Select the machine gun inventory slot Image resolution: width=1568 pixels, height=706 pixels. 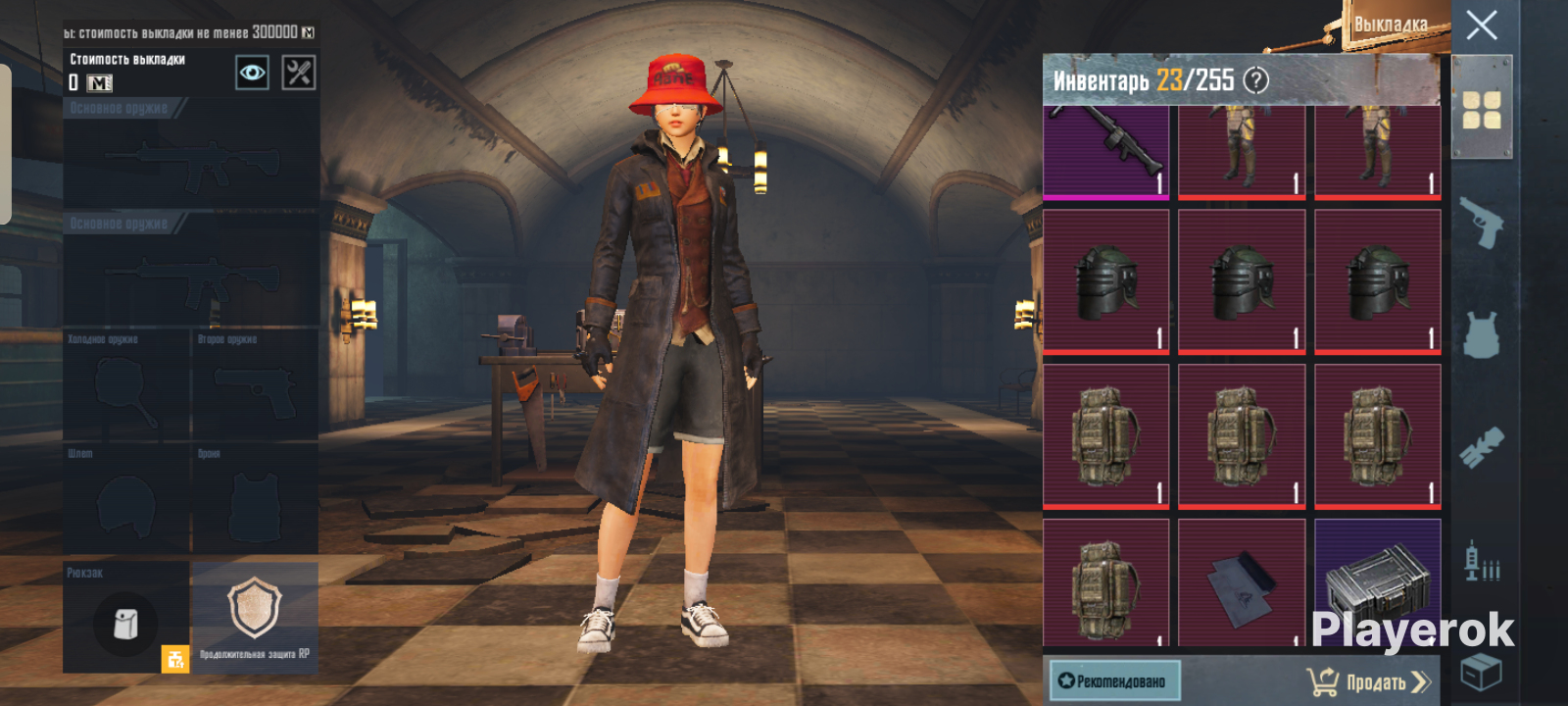point(1106,150)
